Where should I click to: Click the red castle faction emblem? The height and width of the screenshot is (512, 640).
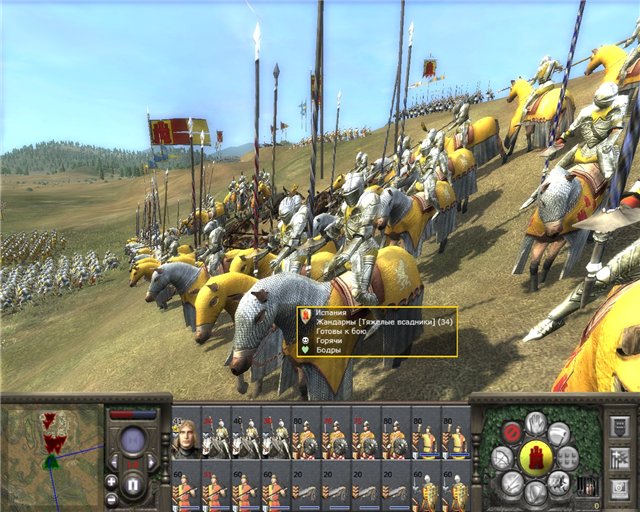537,457
